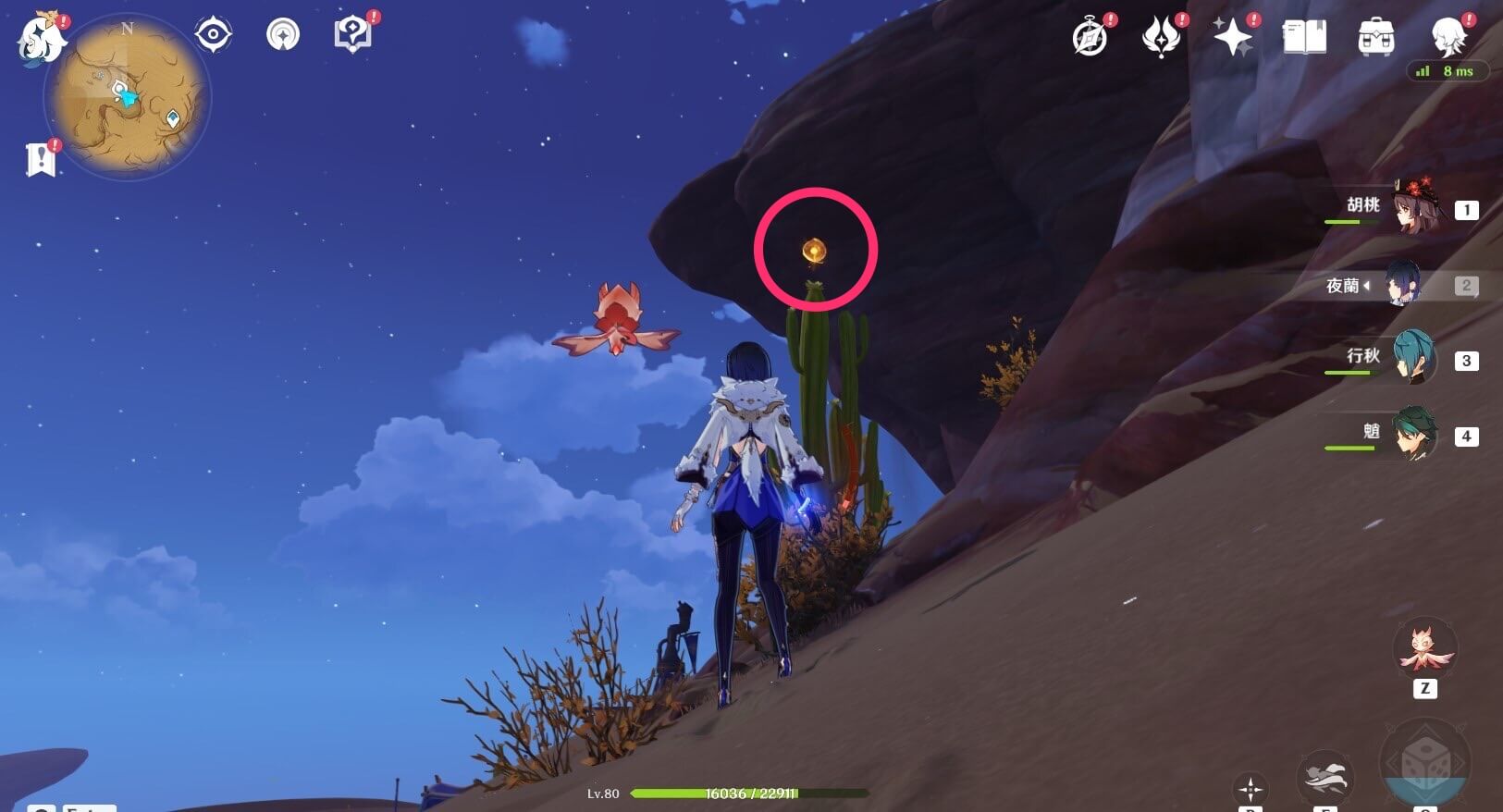The width and height of the screenshot is (1503, 812).
Task: Open the Archive book
Action: pyautogui.click(x=1306, y=37)
